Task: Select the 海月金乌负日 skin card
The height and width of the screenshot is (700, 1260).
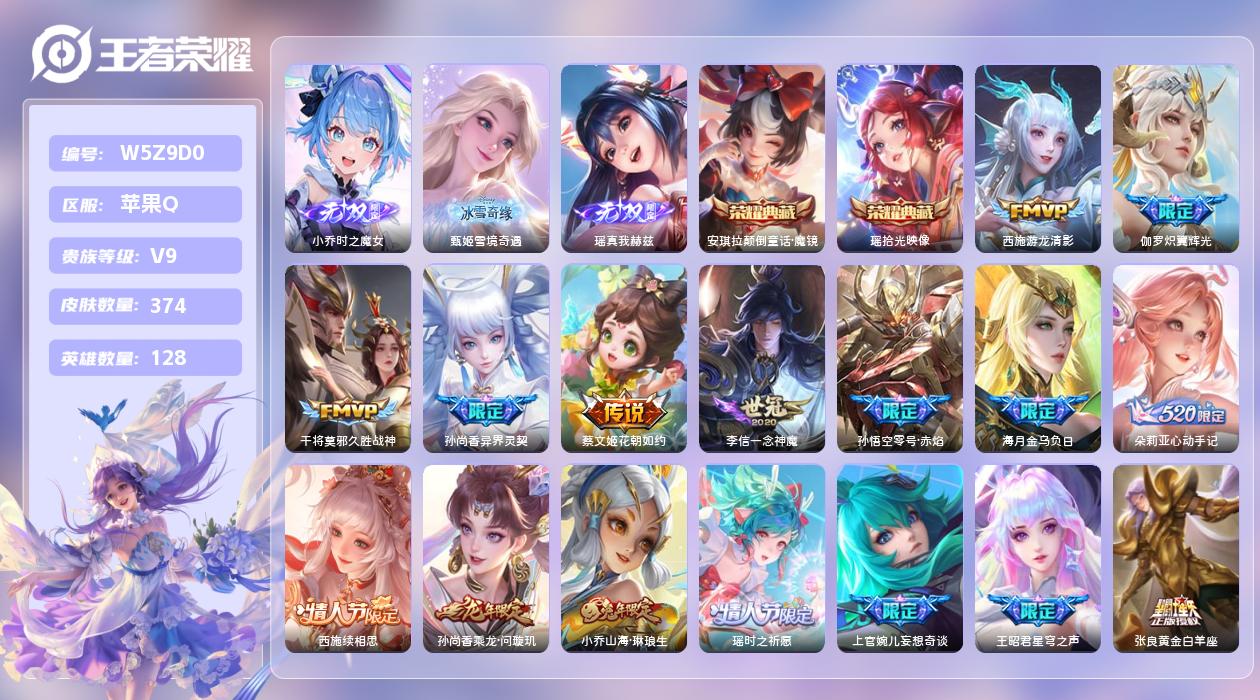Action: (x=1038, y=358)
